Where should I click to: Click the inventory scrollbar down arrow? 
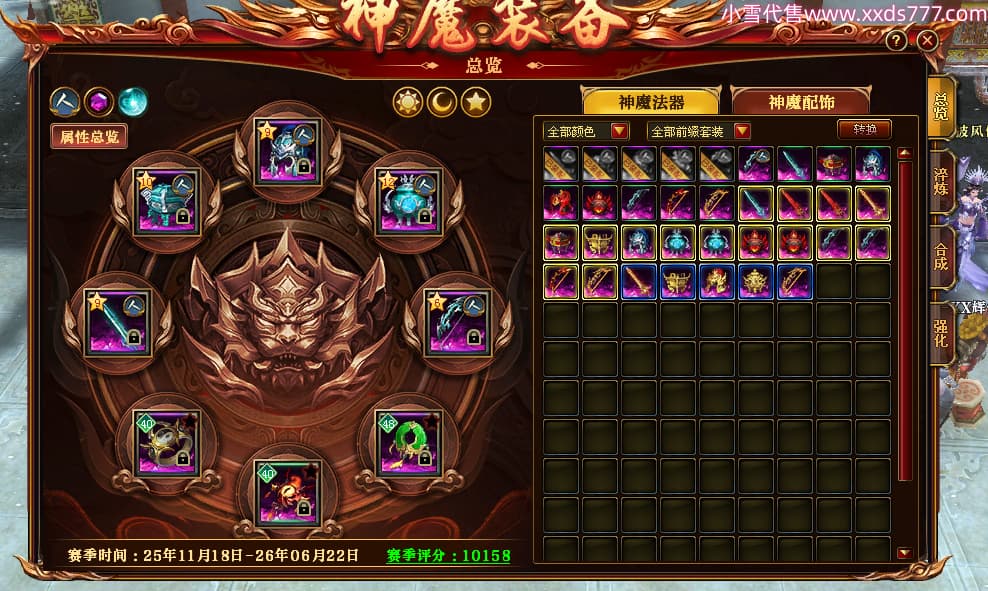tap(904, 552)
